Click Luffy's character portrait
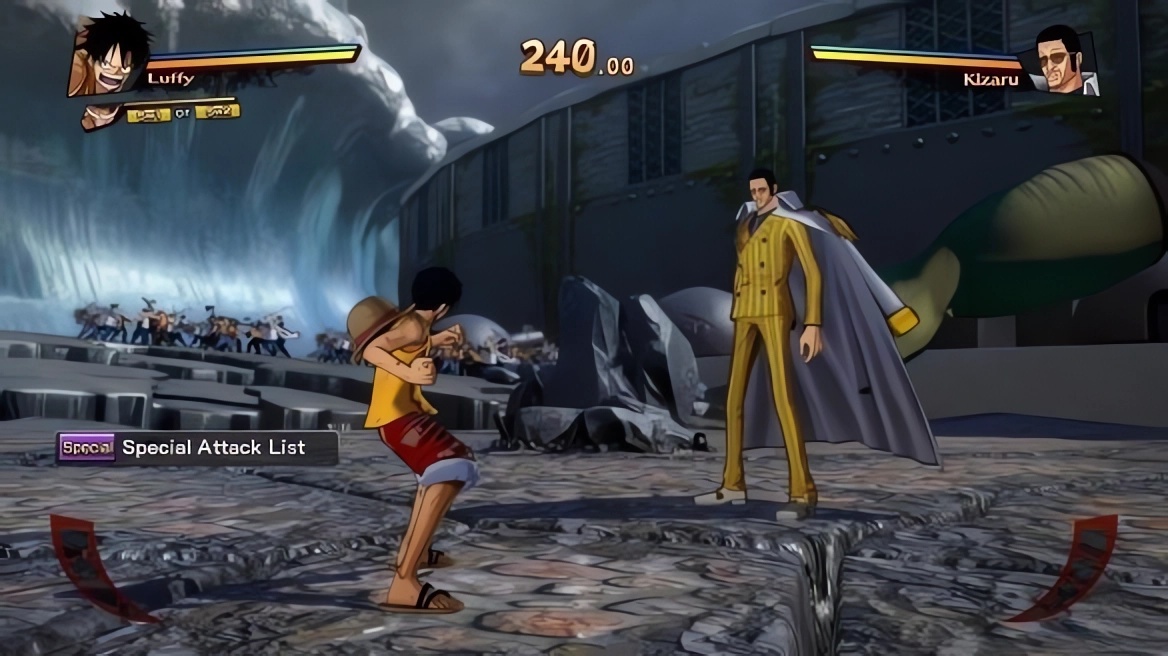Image resolution: width=1168 pixels, height=656 pixels. 108,54
